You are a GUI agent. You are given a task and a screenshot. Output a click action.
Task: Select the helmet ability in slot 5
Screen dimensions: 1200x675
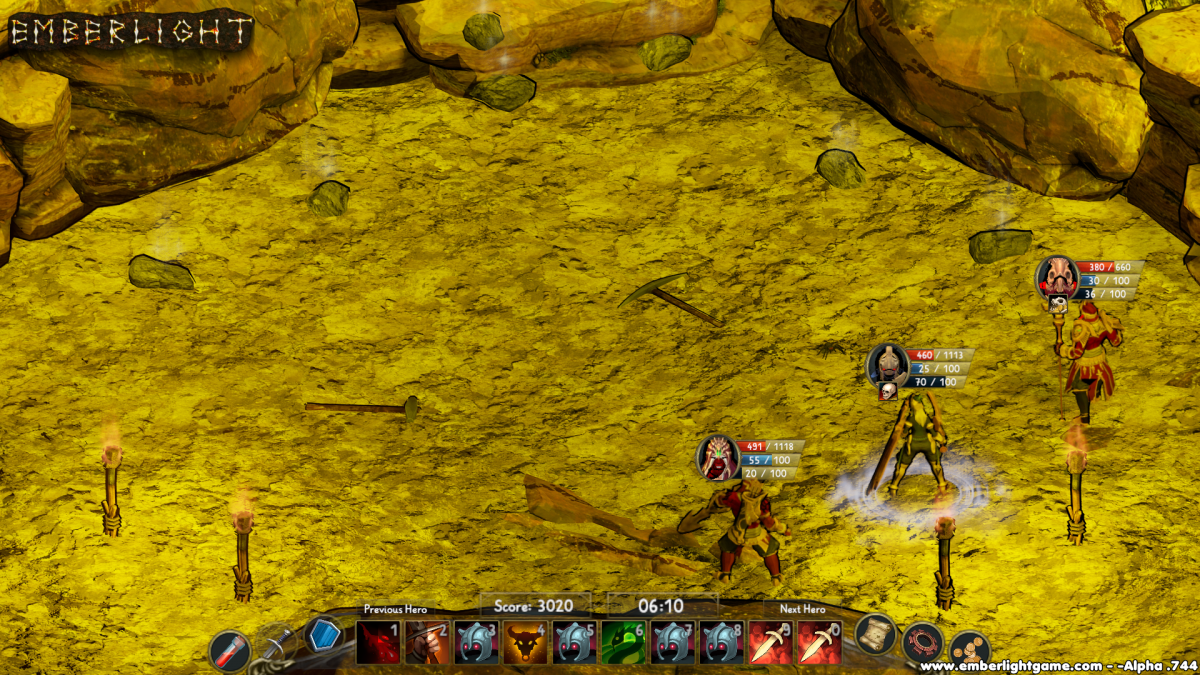[575, 642]
